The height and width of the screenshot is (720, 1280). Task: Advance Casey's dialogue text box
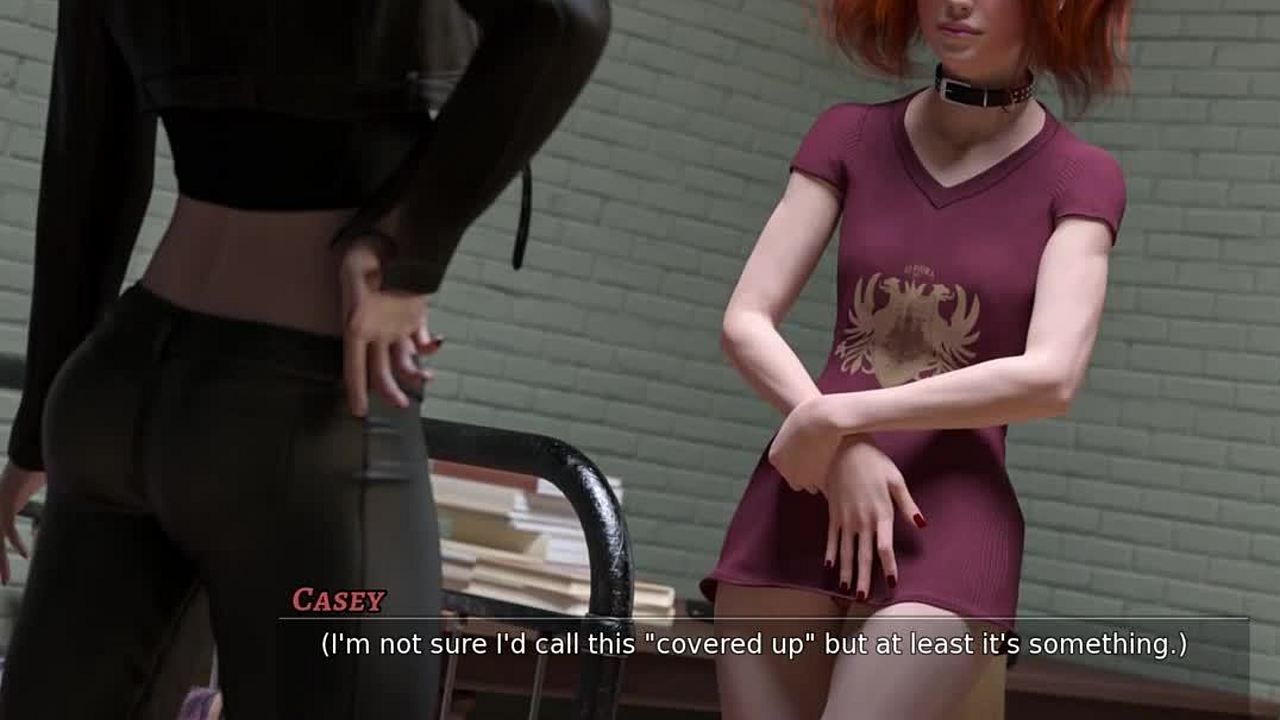[754, 645]
